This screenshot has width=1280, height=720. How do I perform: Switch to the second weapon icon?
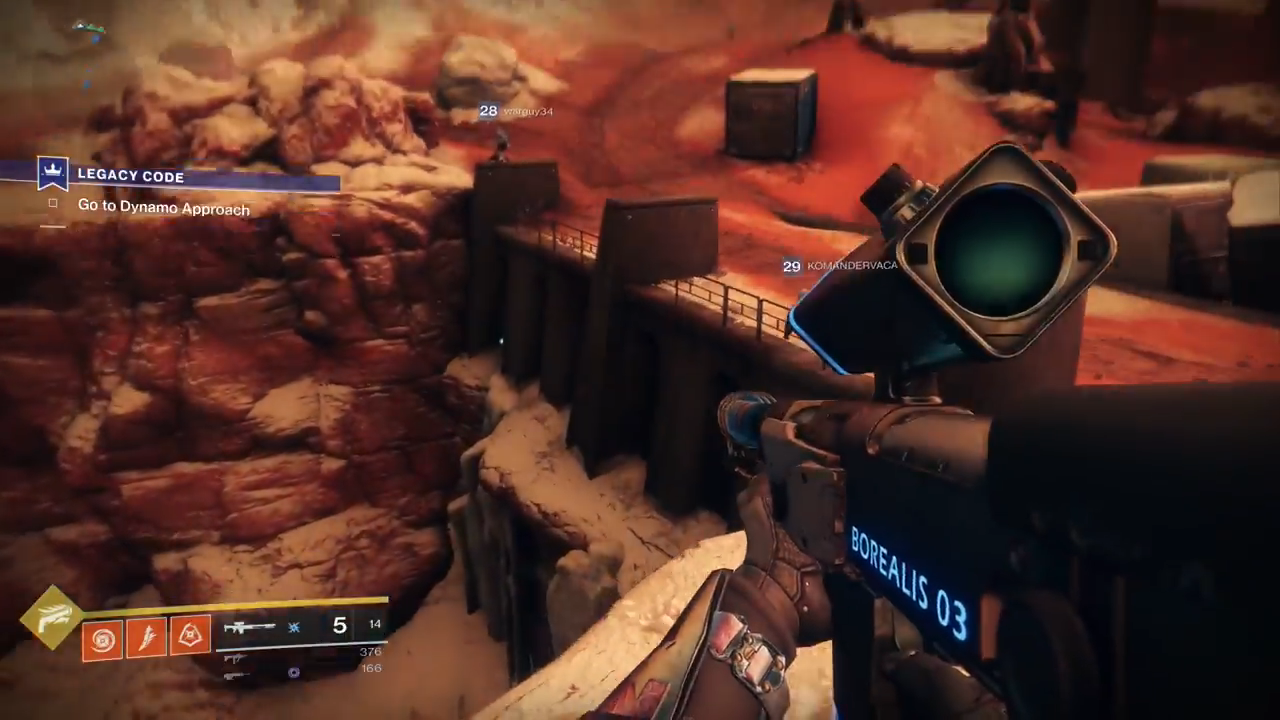point(236,658)
